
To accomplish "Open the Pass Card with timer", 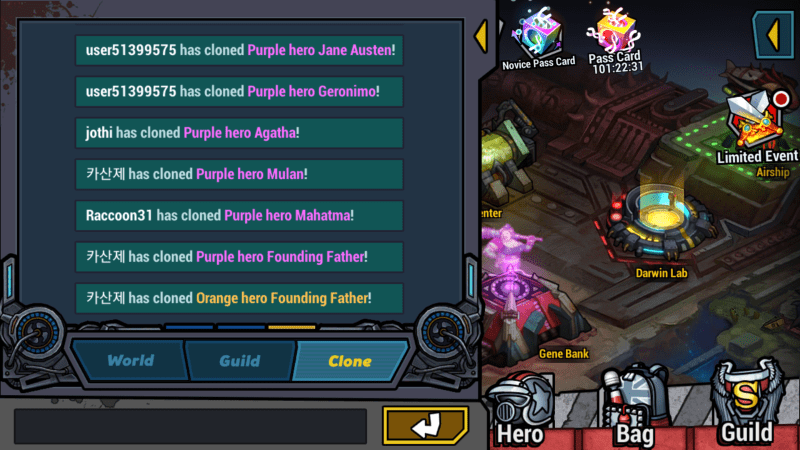I will pyautogui.click(x=616, y=35).
